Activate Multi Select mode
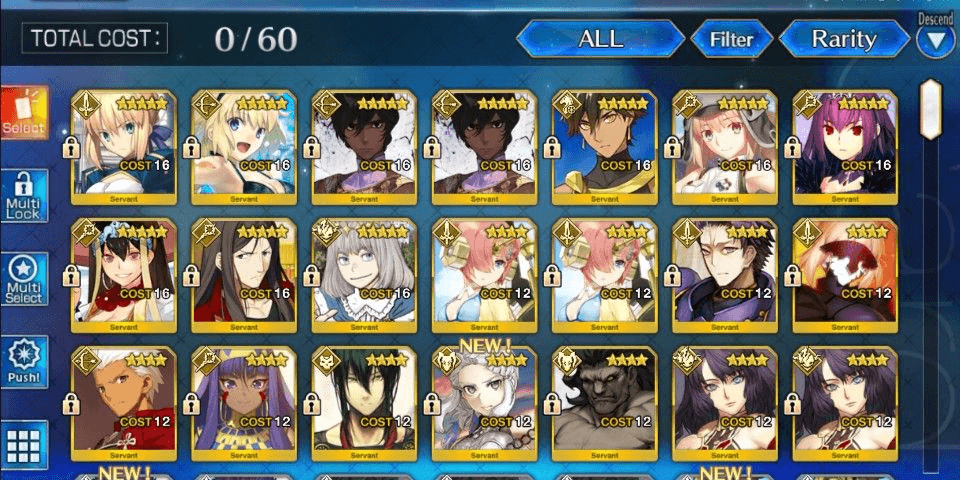 24,280
